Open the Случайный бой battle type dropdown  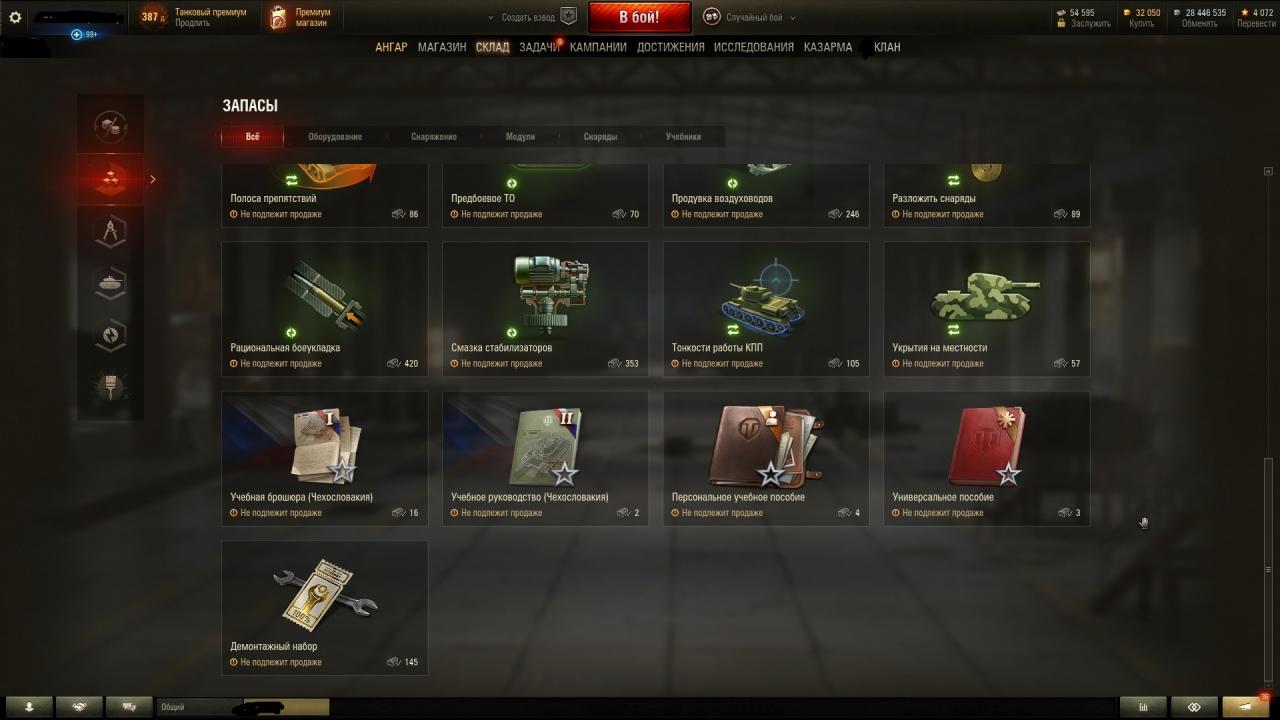(750, 17)
